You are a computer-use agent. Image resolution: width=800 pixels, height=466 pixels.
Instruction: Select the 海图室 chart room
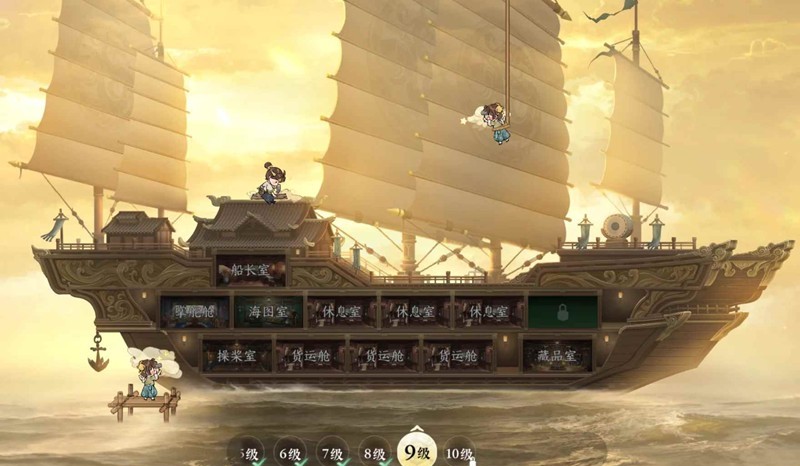268,312
